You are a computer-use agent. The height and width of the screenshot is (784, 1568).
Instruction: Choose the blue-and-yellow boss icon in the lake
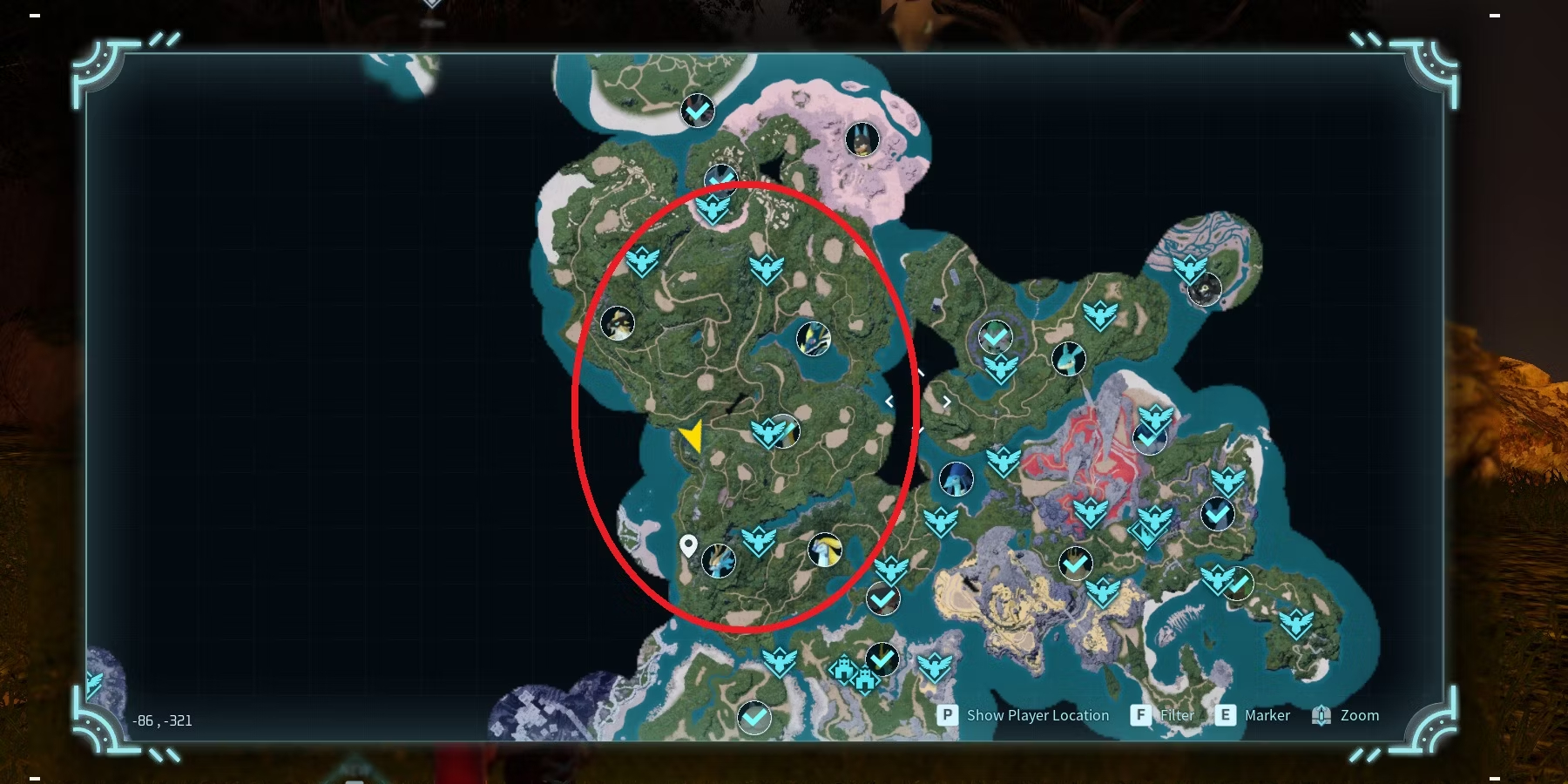(x=813, y=339)
